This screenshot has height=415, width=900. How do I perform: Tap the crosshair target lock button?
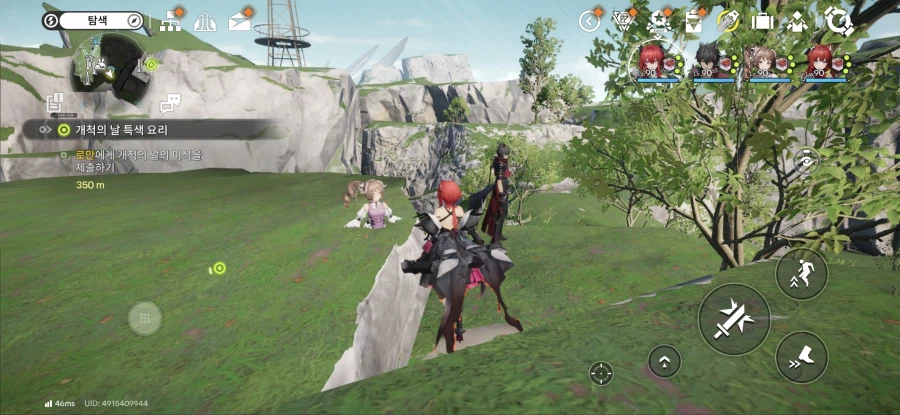click(x=601, y=373)
